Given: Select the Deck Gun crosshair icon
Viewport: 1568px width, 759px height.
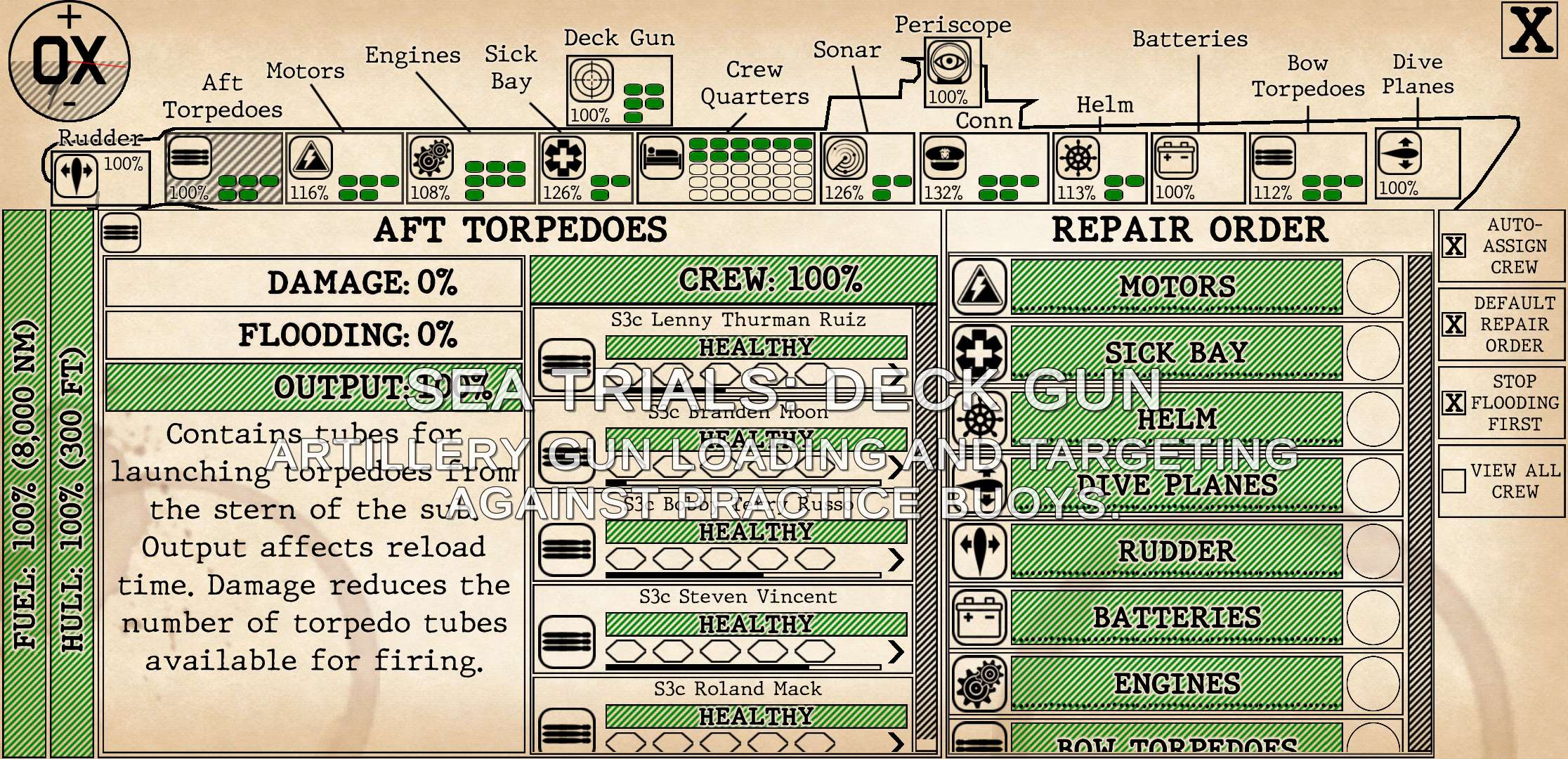Looking at the screenshot, I should tap(592, 79).
